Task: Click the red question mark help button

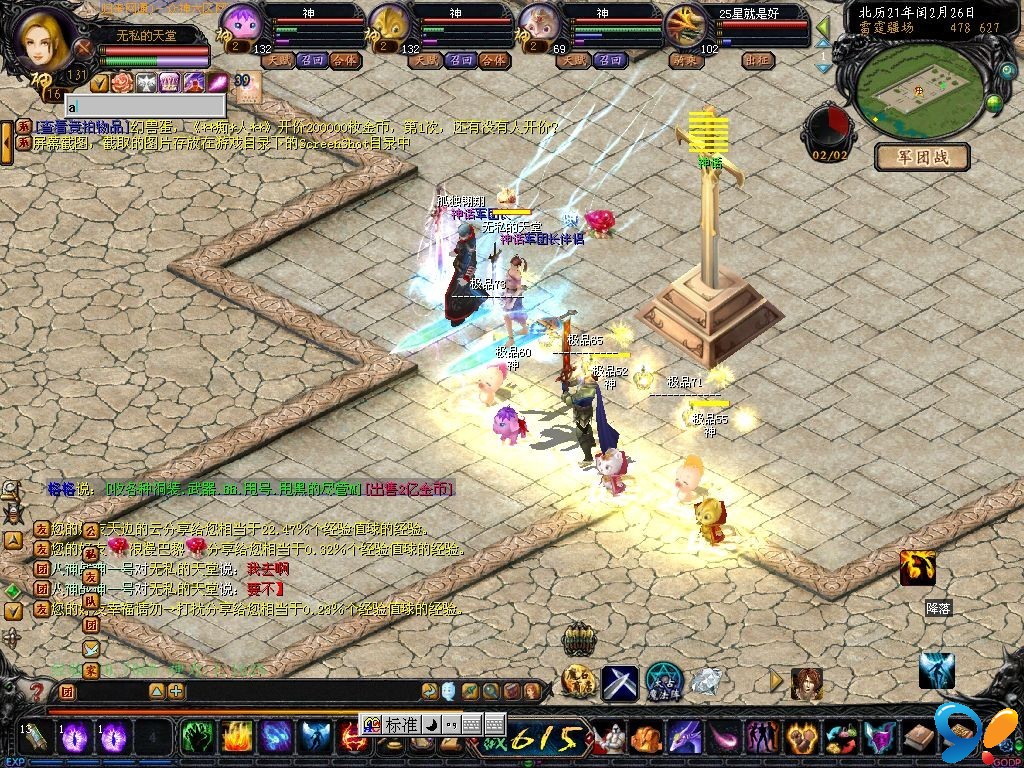Action: [x=37, y=691]
